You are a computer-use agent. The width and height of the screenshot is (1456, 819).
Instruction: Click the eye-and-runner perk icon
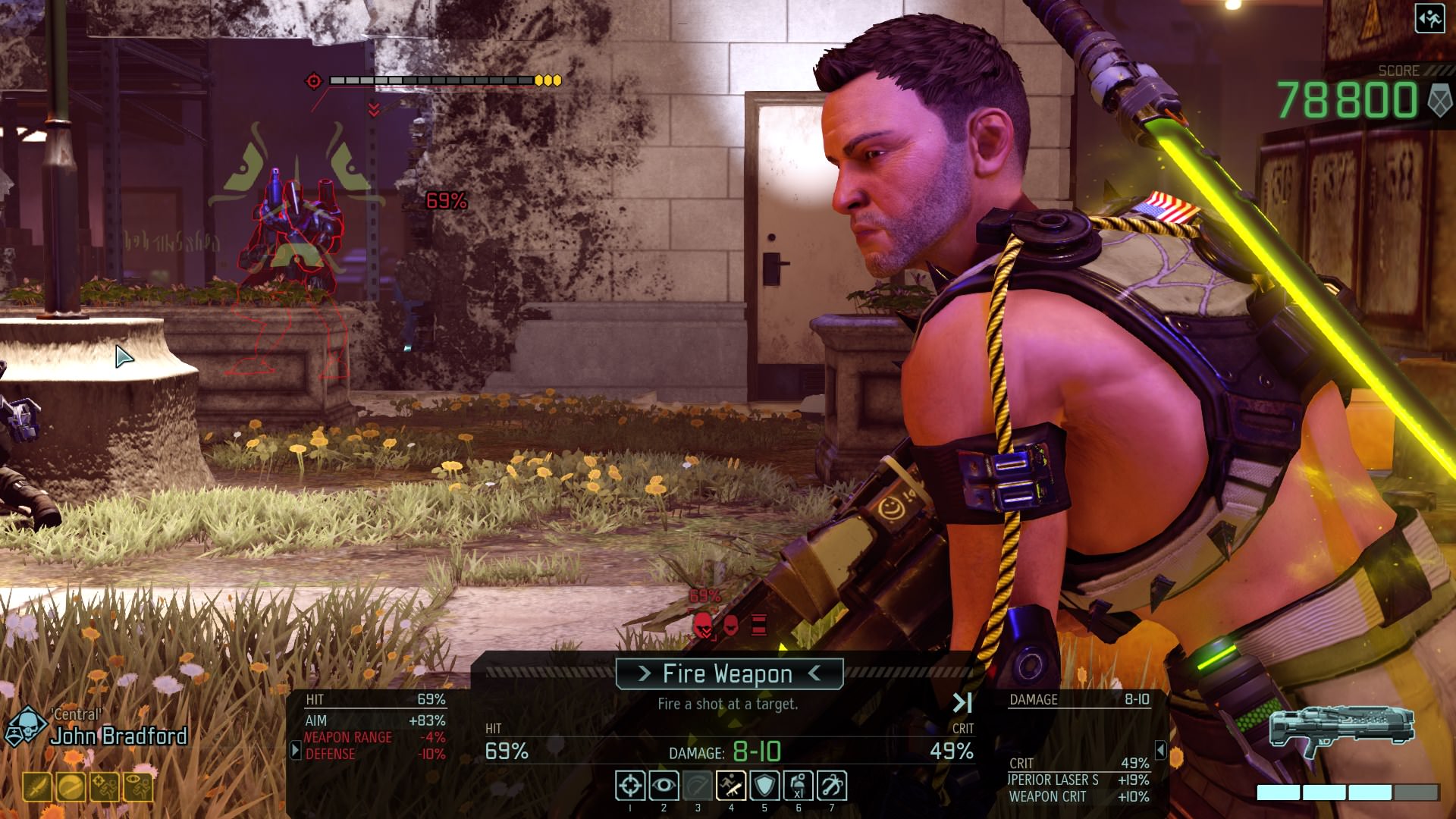pyautogui.click(x=137, y=788)
